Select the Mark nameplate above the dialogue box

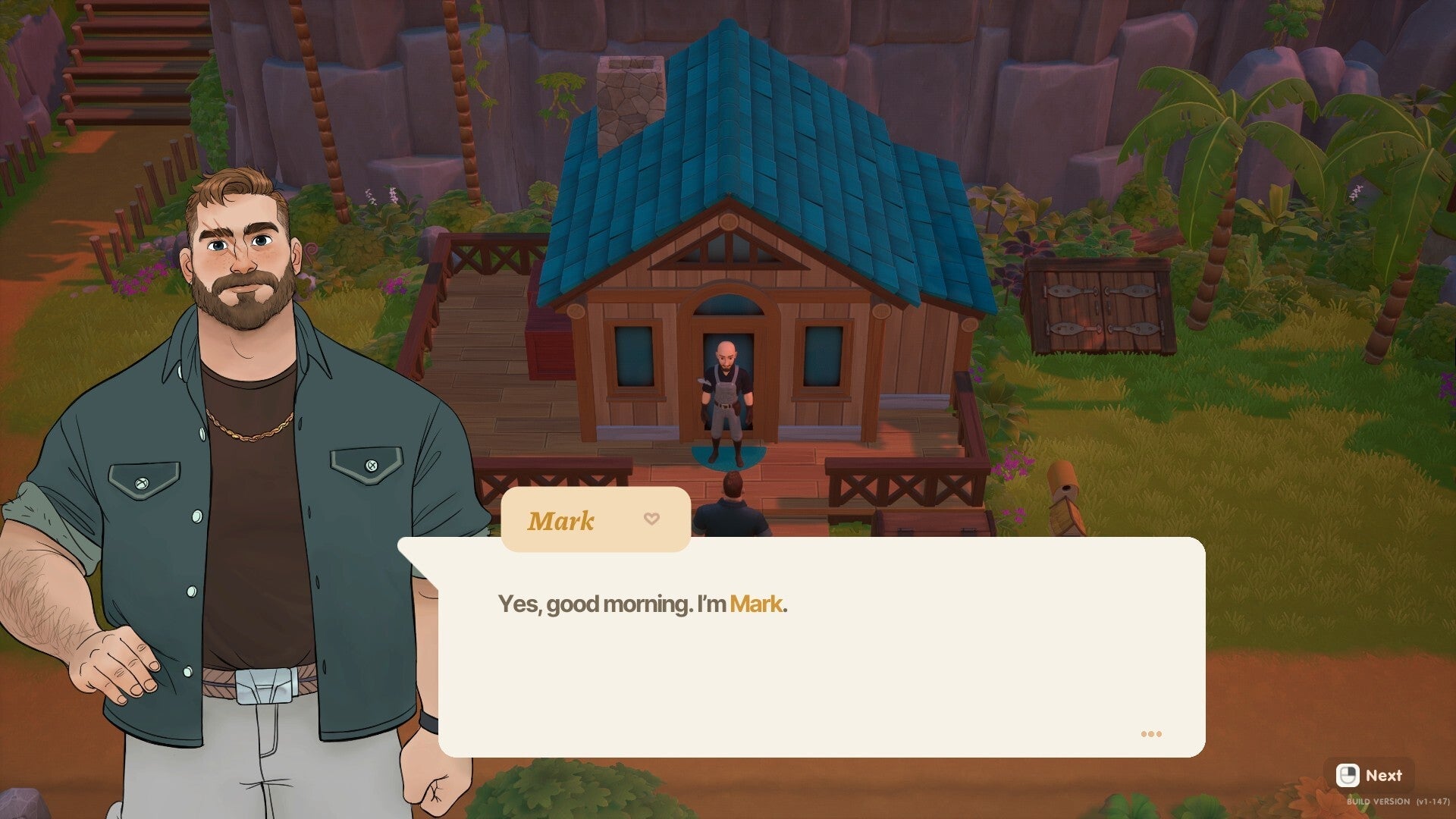(x=564, y=520)
